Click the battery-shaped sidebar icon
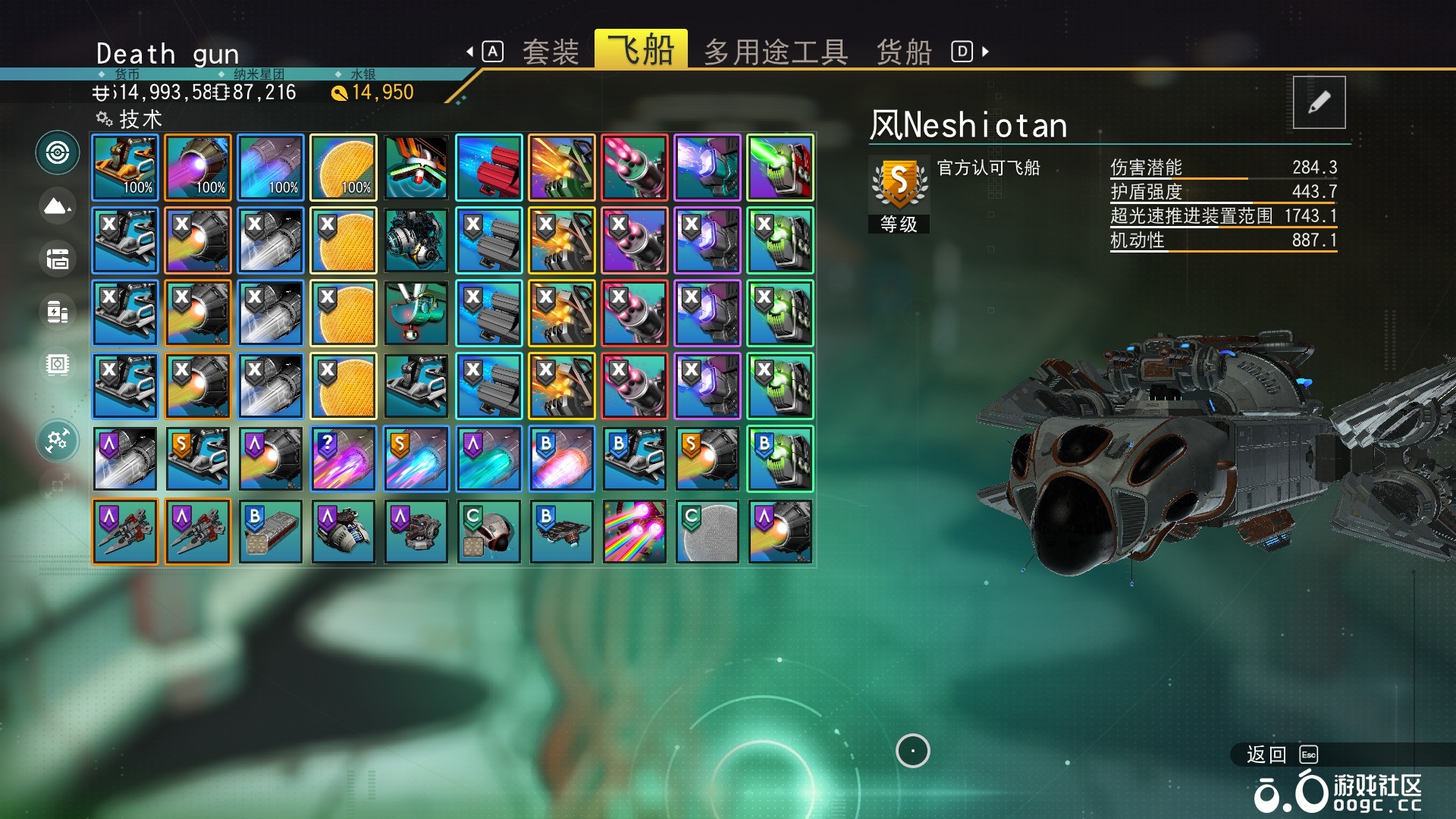Viewport: 1456px width, 819px height. [58, 312]
